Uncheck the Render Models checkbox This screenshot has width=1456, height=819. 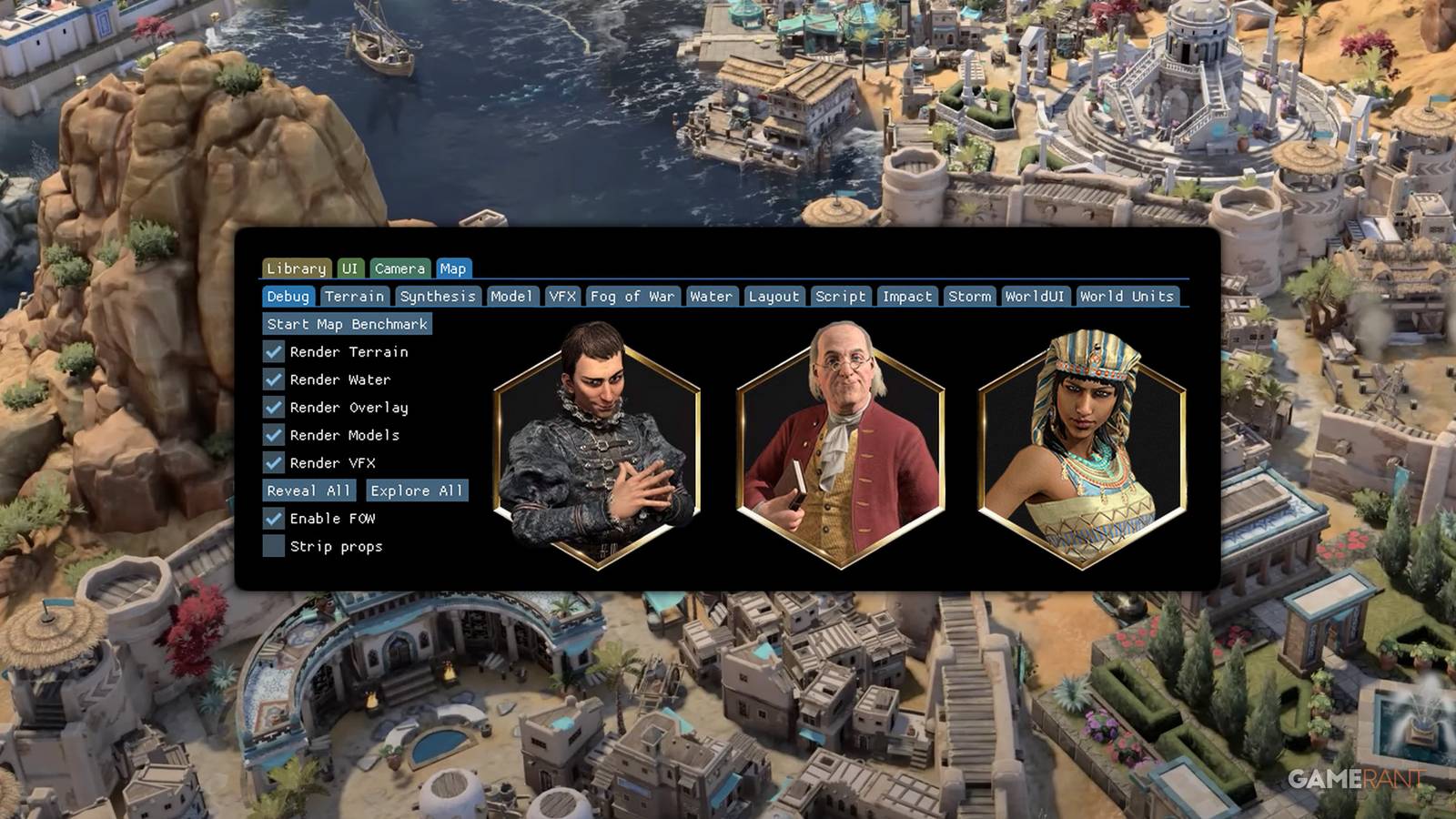click(272, 435)
